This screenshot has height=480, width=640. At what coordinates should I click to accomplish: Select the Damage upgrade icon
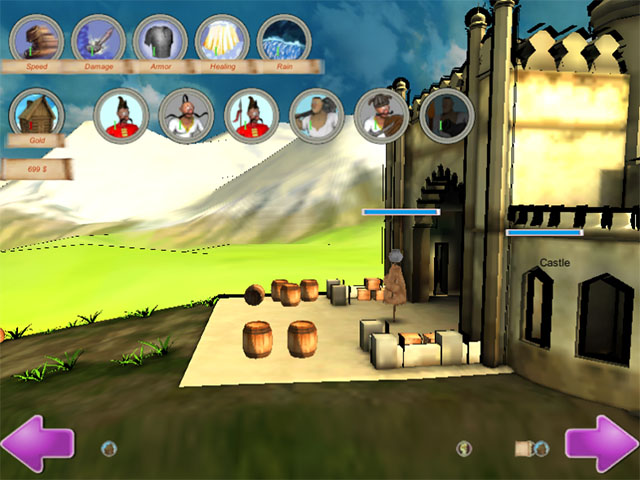[x=98, y=39]
